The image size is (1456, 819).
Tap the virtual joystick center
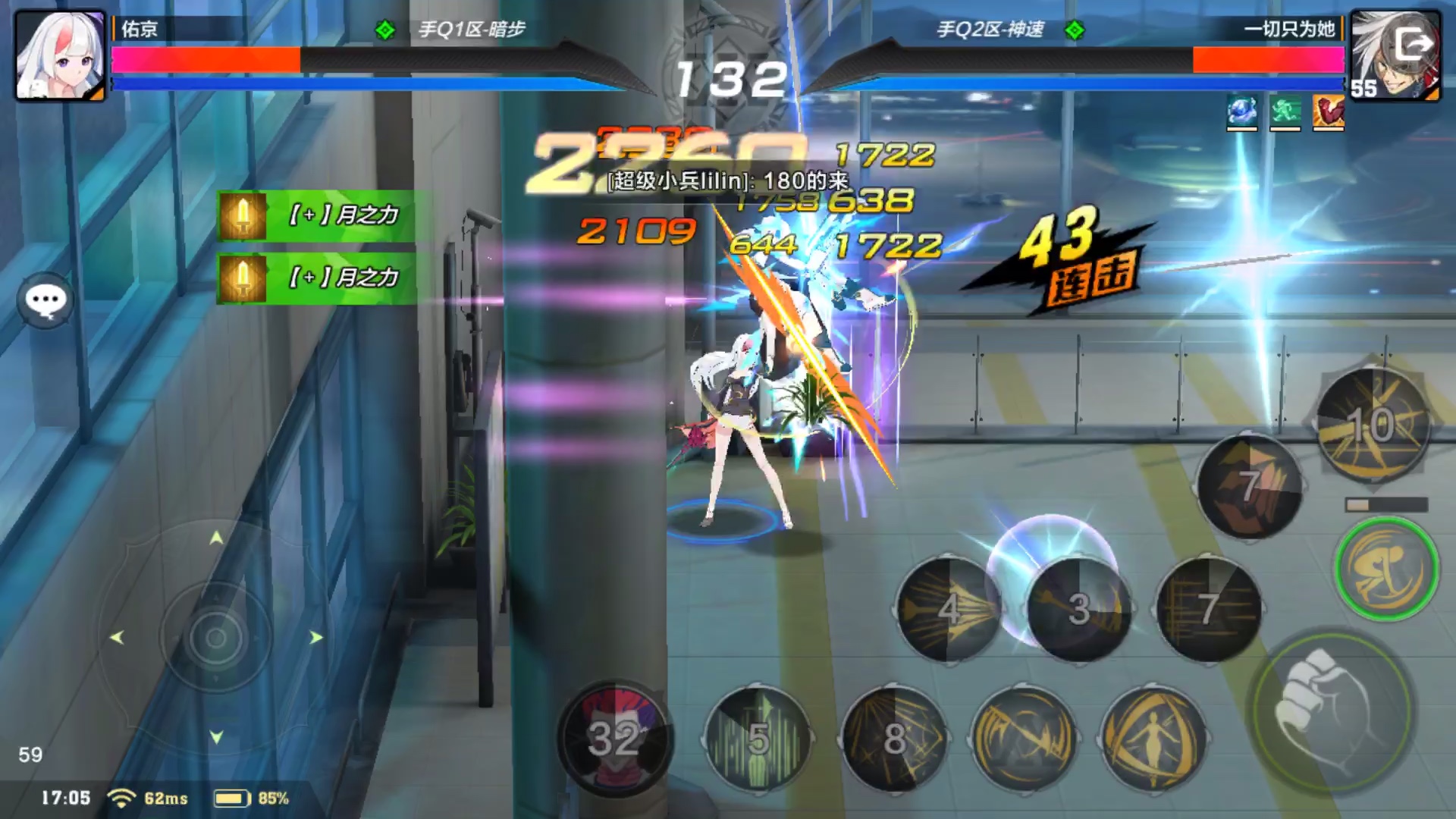click(216, 637)
